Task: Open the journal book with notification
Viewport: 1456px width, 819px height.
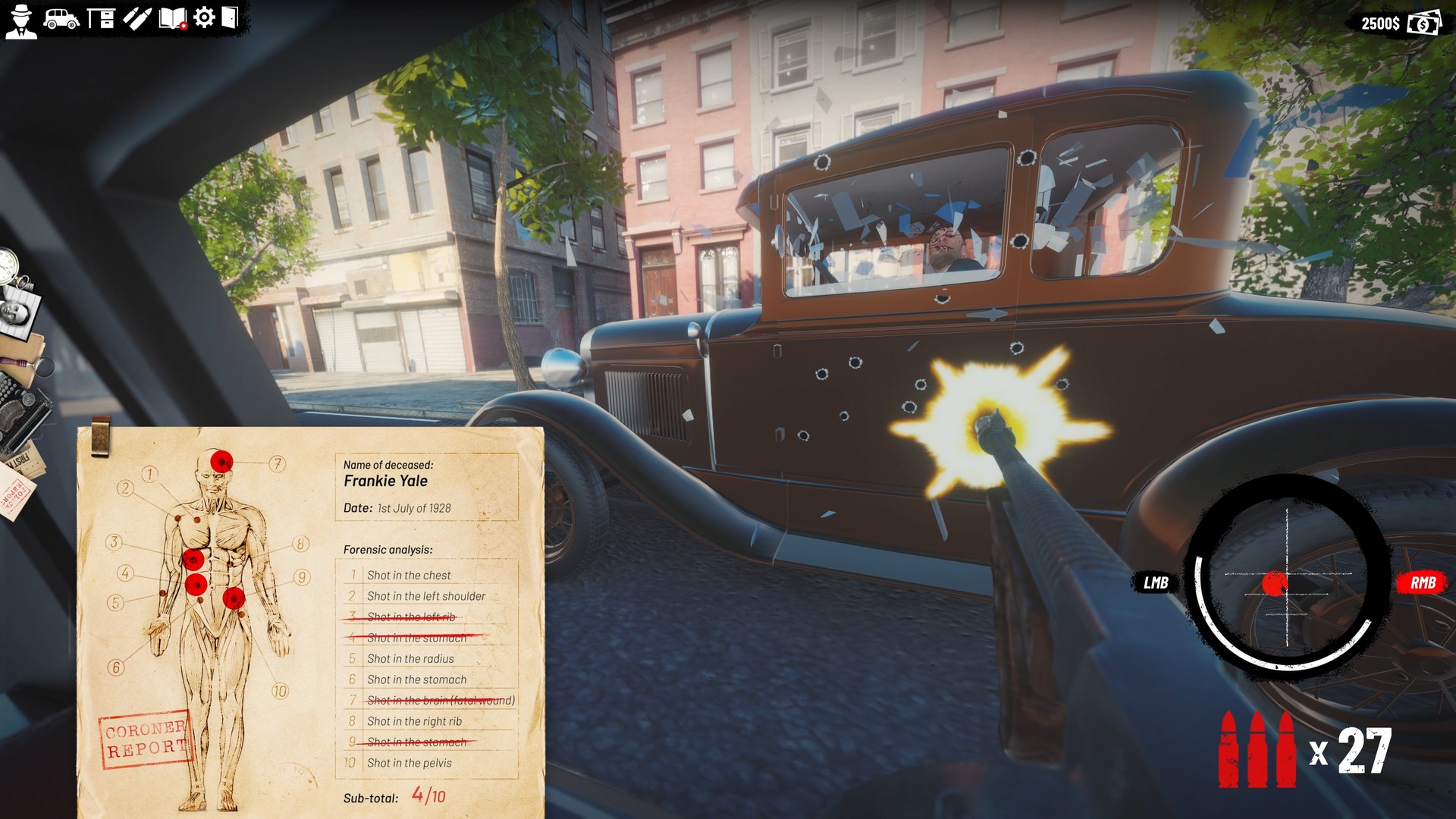Action: [x=173, y=17]
